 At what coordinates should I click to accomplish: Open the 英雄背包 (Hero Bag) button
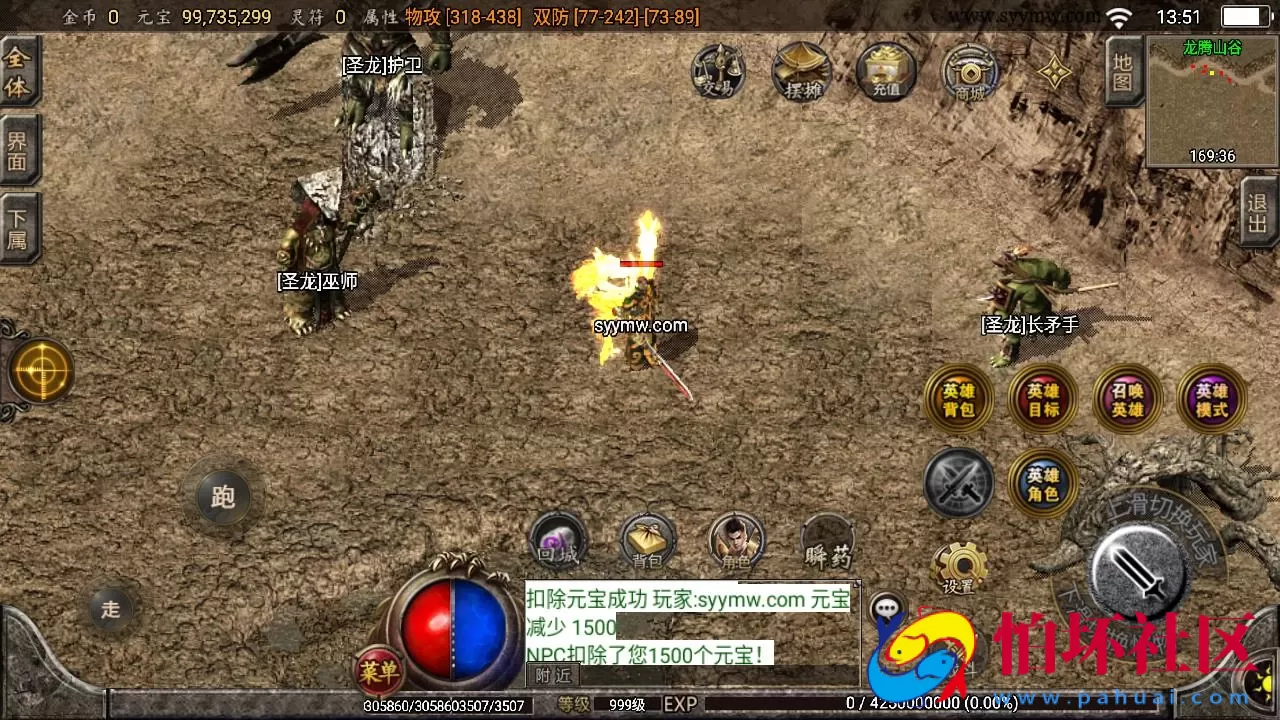[958, 398]
